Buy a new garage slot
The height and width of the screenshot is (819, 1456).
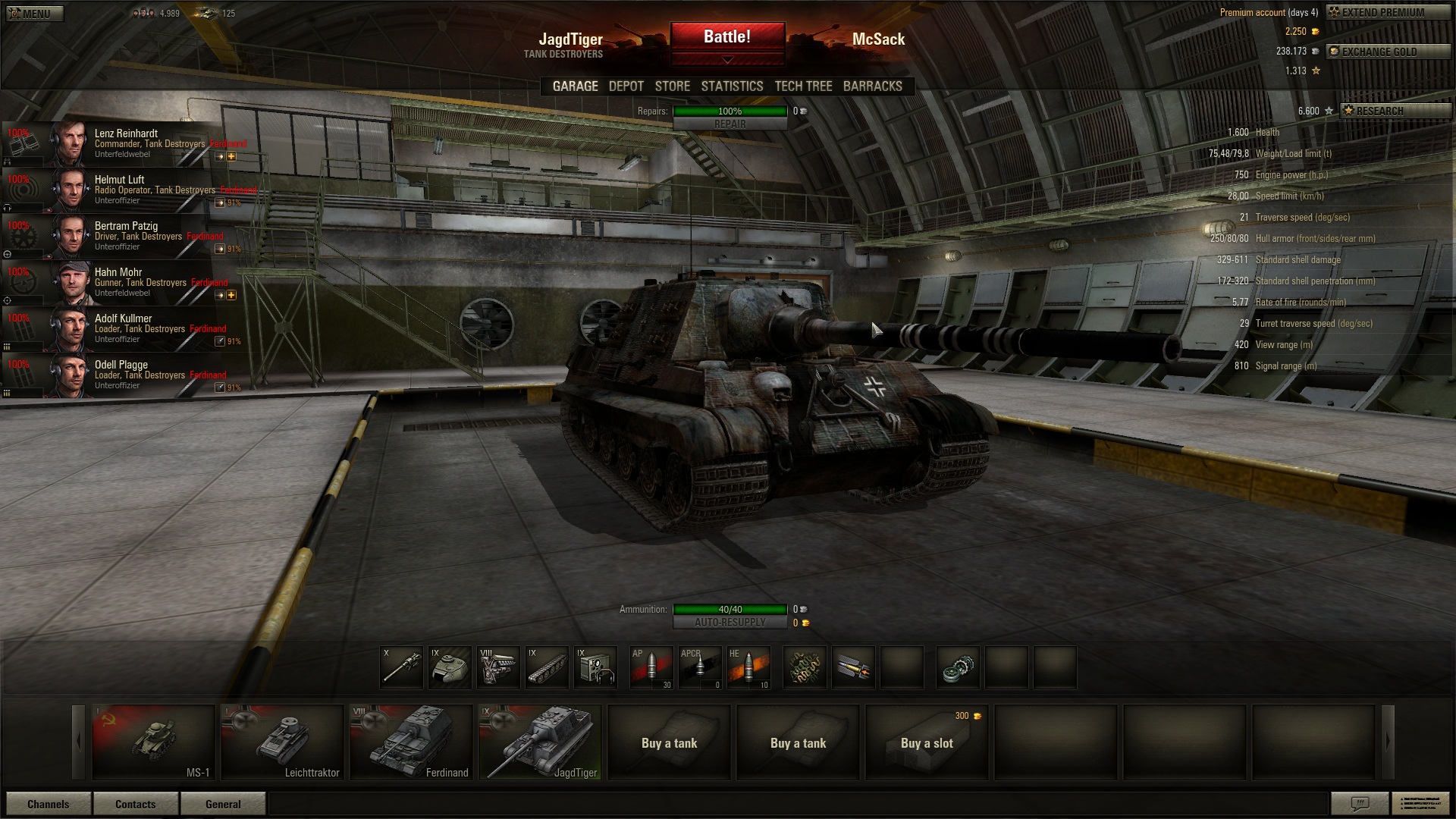[927, 742]
